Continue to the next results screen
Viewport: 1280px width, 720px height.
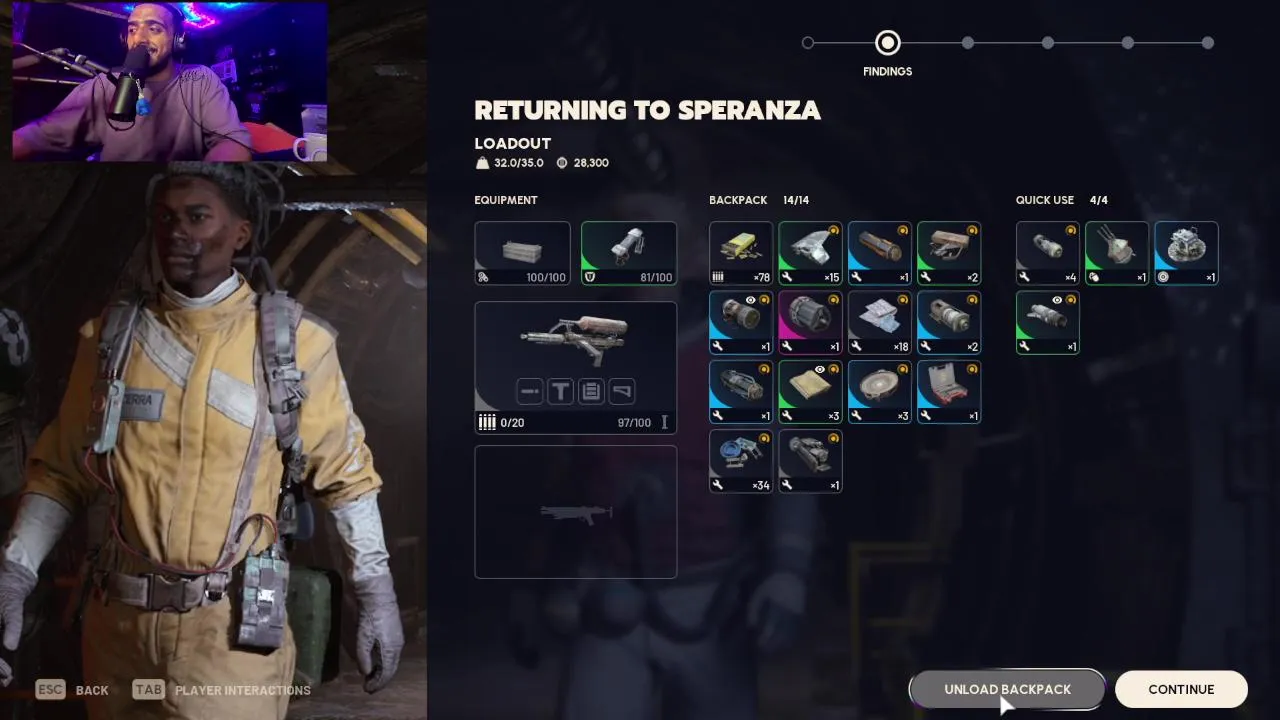pyautogui.click(x=1181, y=689)
